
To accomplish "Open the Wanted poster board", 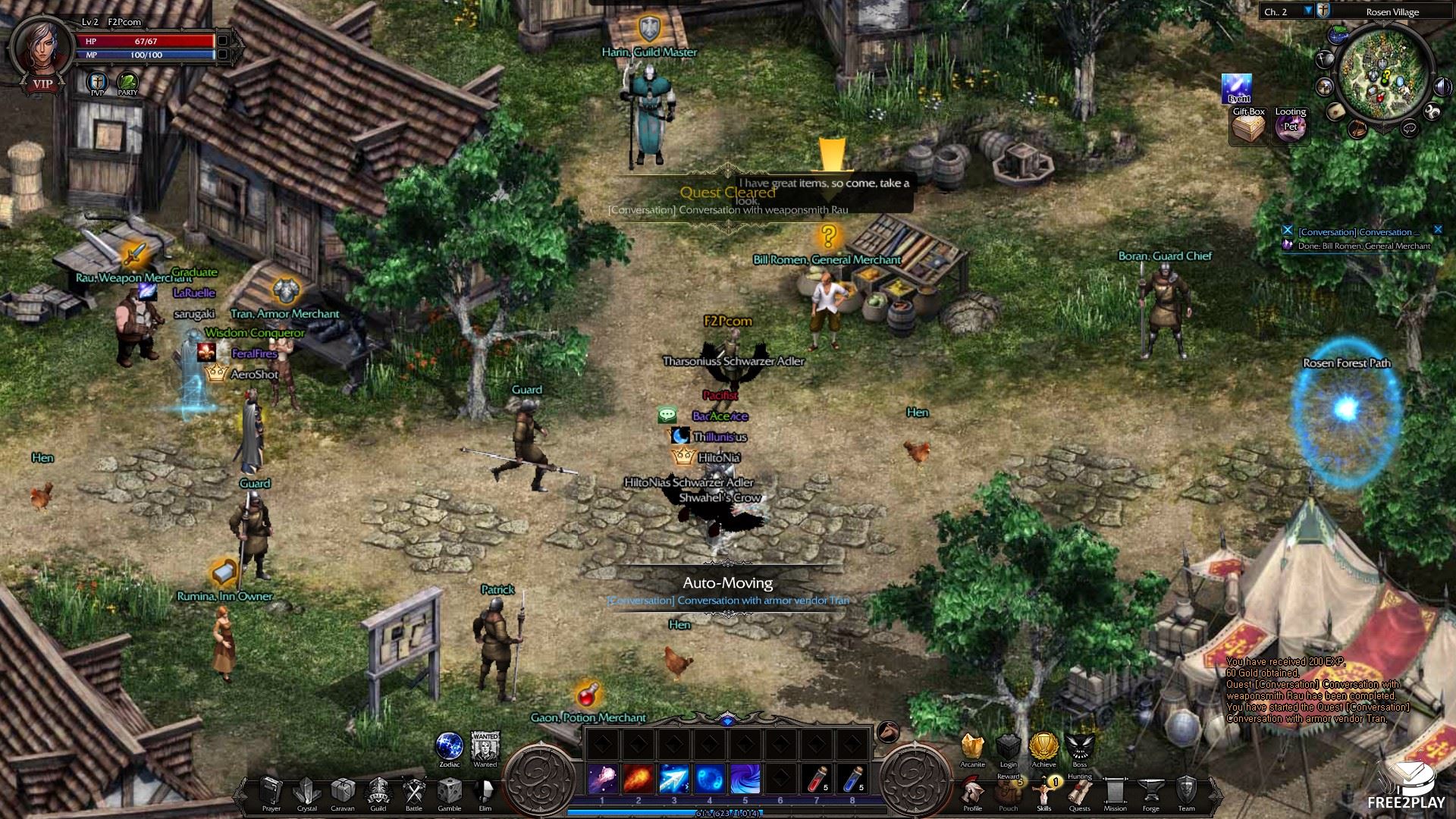I will 485,746.
